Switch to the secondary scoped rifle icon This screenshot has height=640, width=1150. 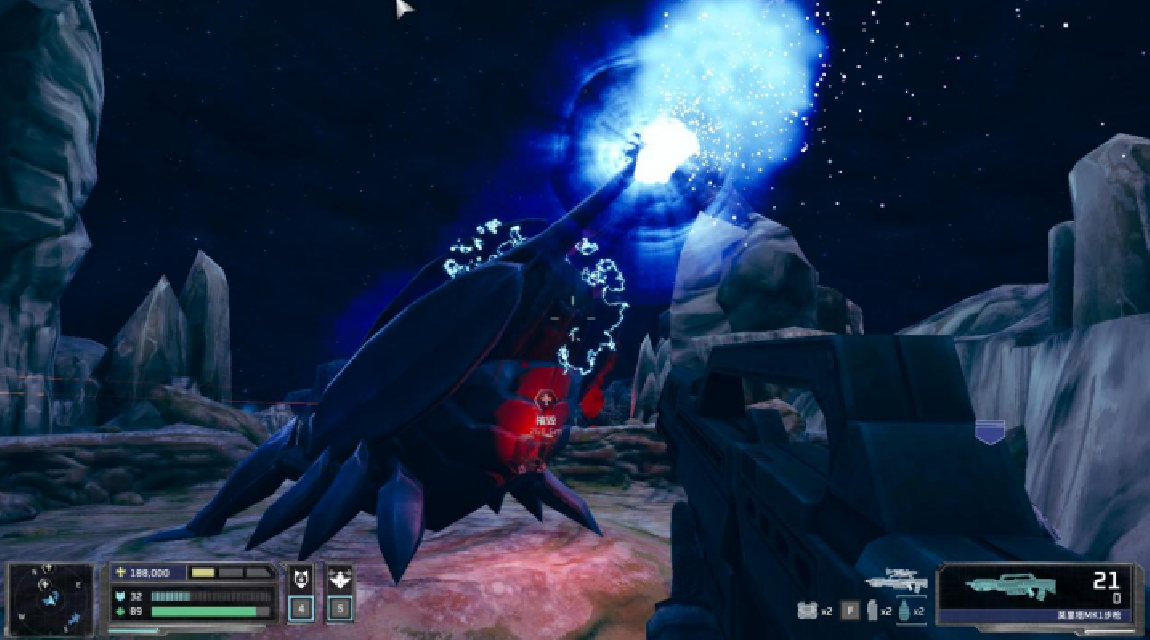pyautogui.click(x=896, y=580)
